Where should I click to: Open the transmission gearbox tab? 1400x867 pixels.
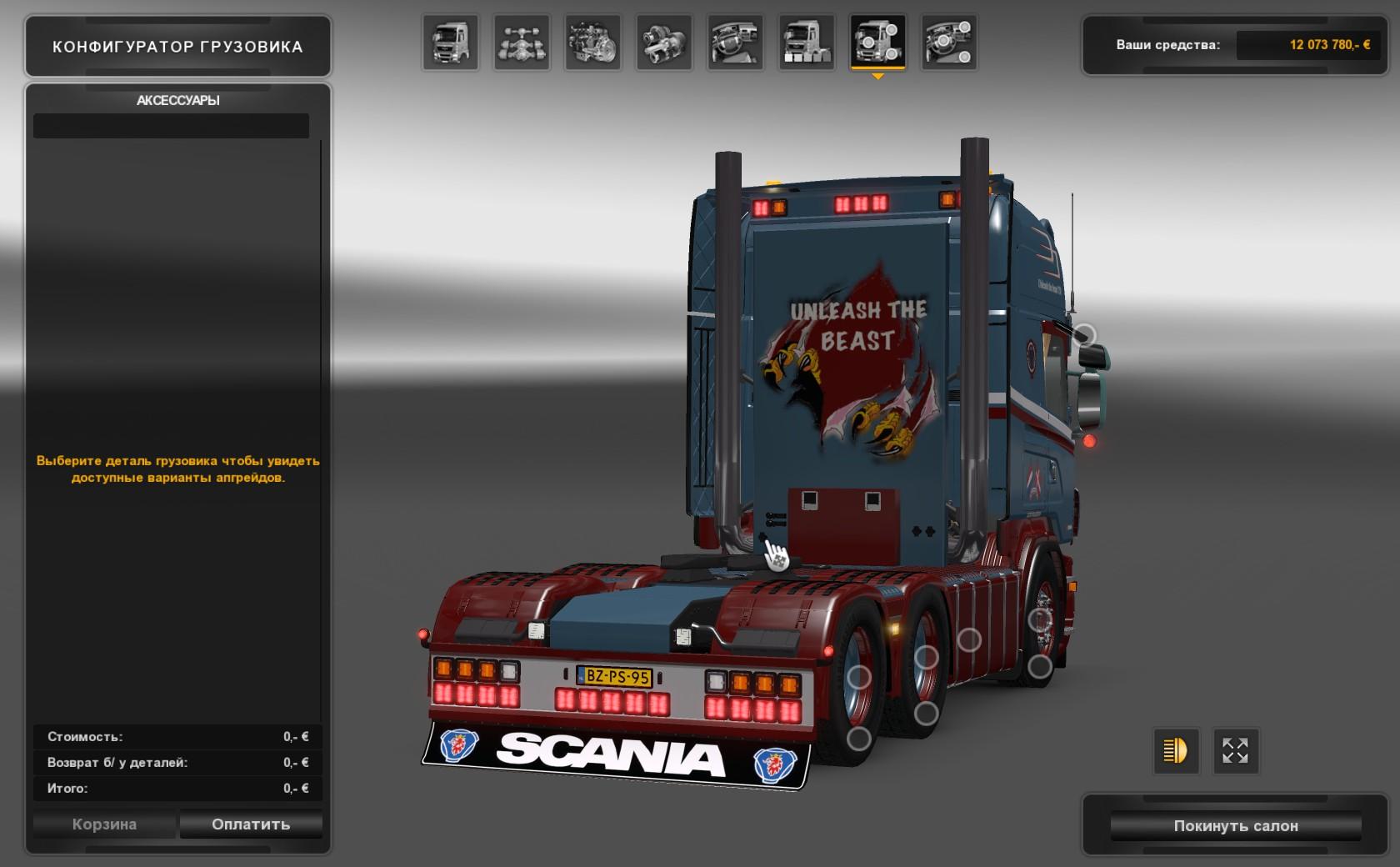pos(664,43)
